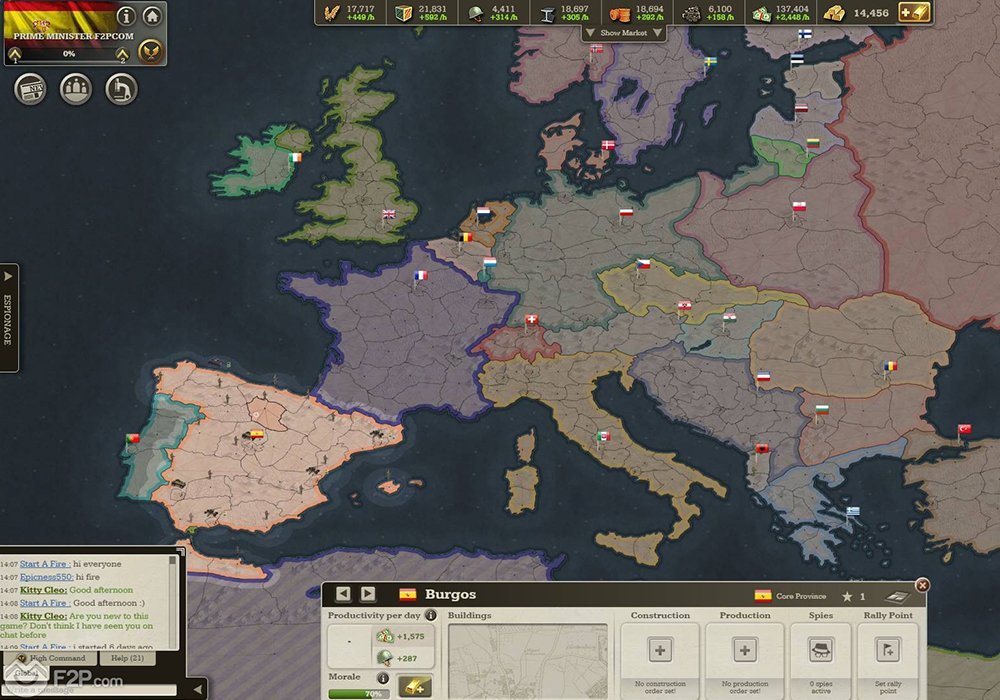
Task: Go to the previous province with left arrow
Action: coord(343,594)
